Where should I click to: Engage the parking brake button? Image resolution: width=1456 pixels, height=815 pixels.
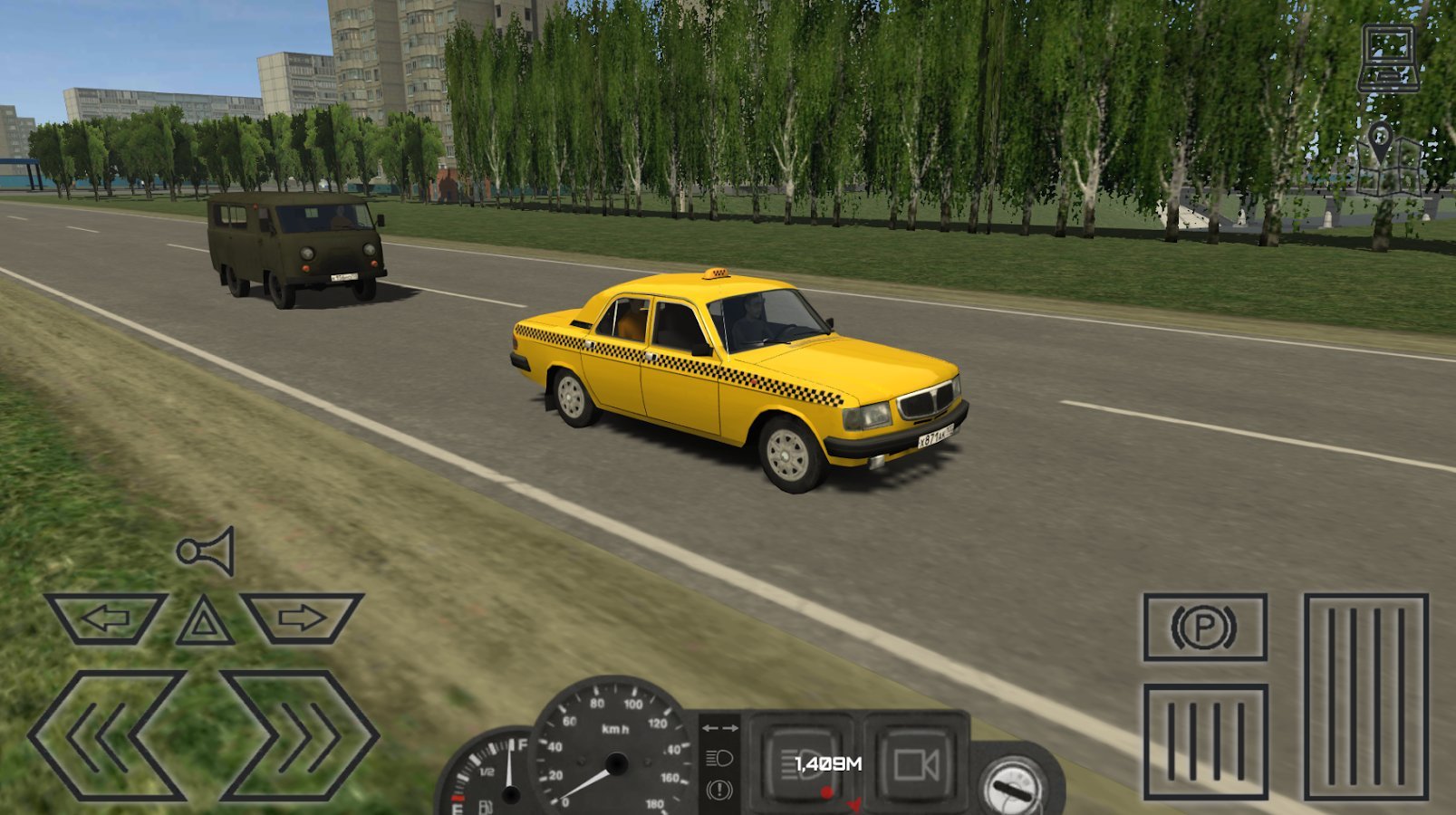(x=1204, y=628)
